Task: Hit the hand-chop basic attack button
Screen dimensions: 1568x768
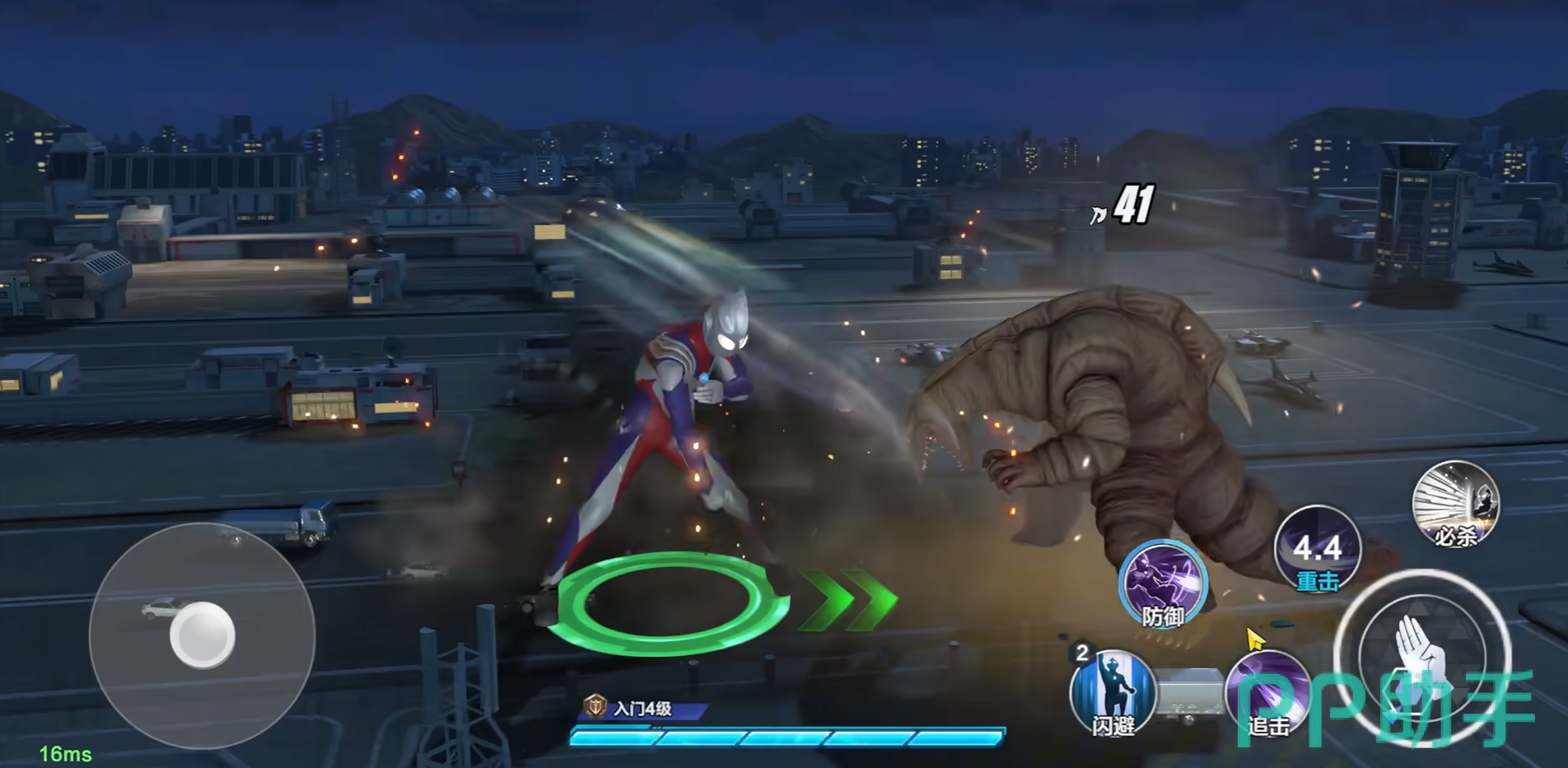Action: pos(1422,651)
